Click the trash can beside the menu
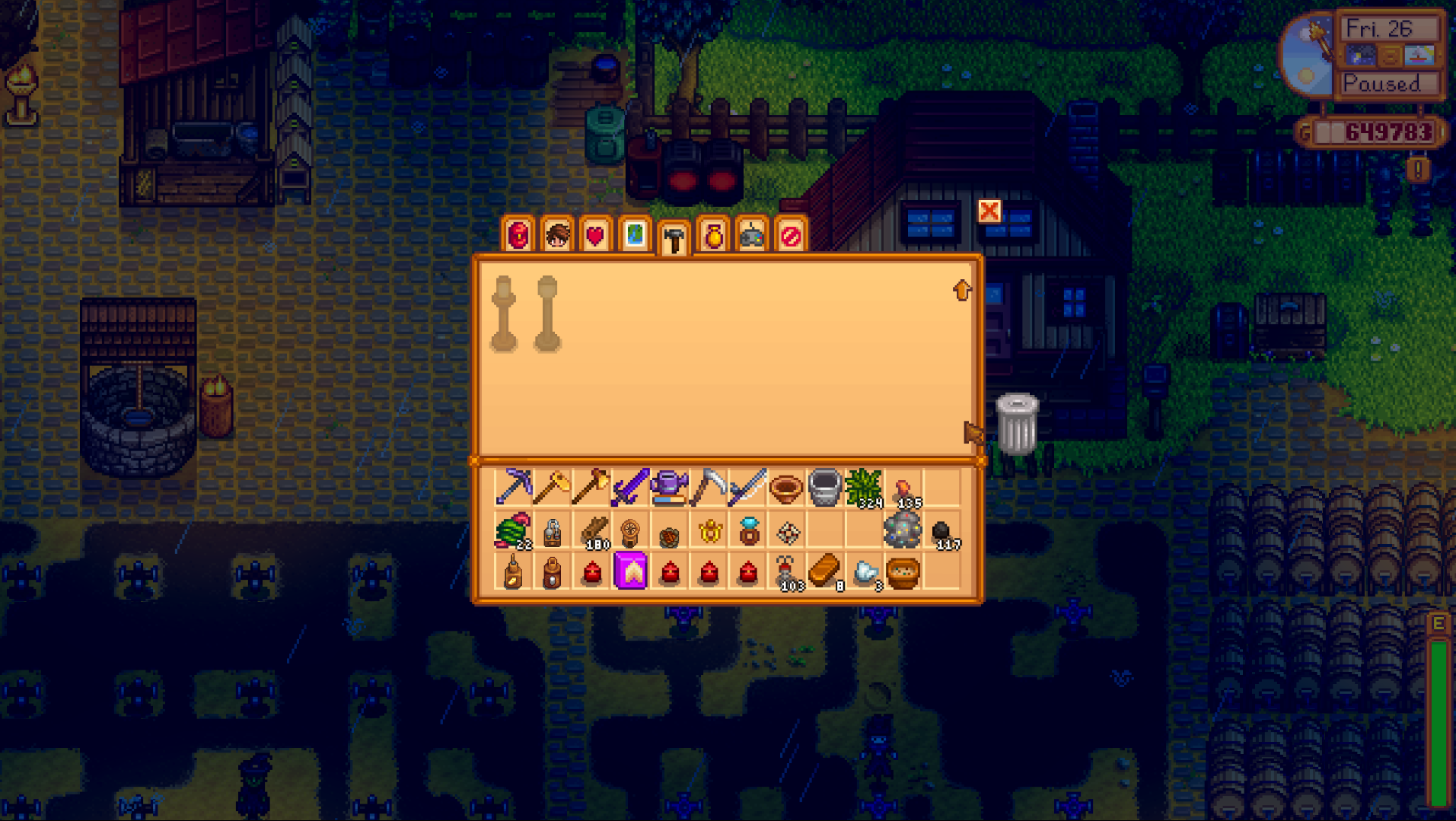The height and width of the screenshot is (821, 1456). click(x=1019, y=419)
